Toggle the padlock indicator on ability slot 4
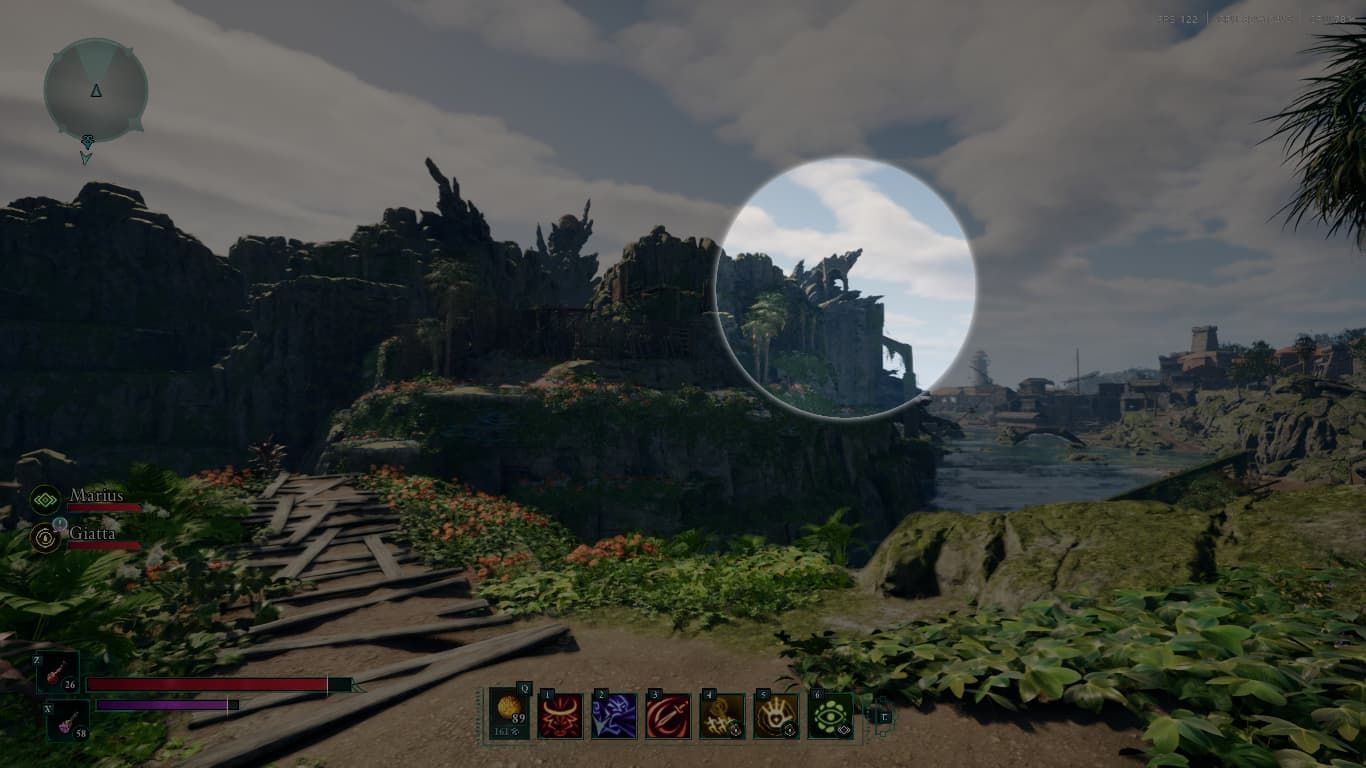 click(x=734, y=728)
